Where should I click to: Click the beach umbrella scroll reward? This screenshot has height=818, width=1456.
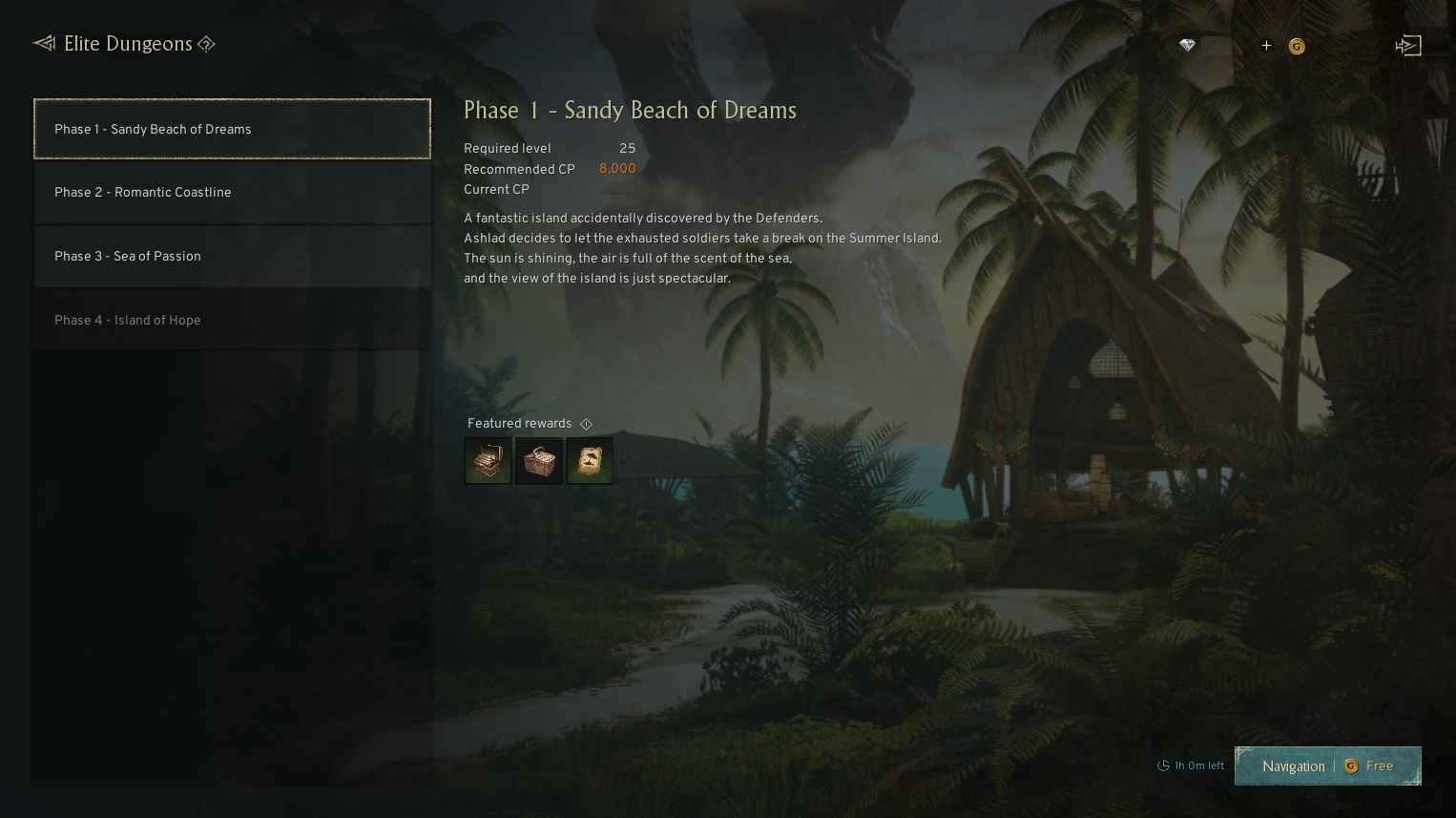tap(590, 460)
